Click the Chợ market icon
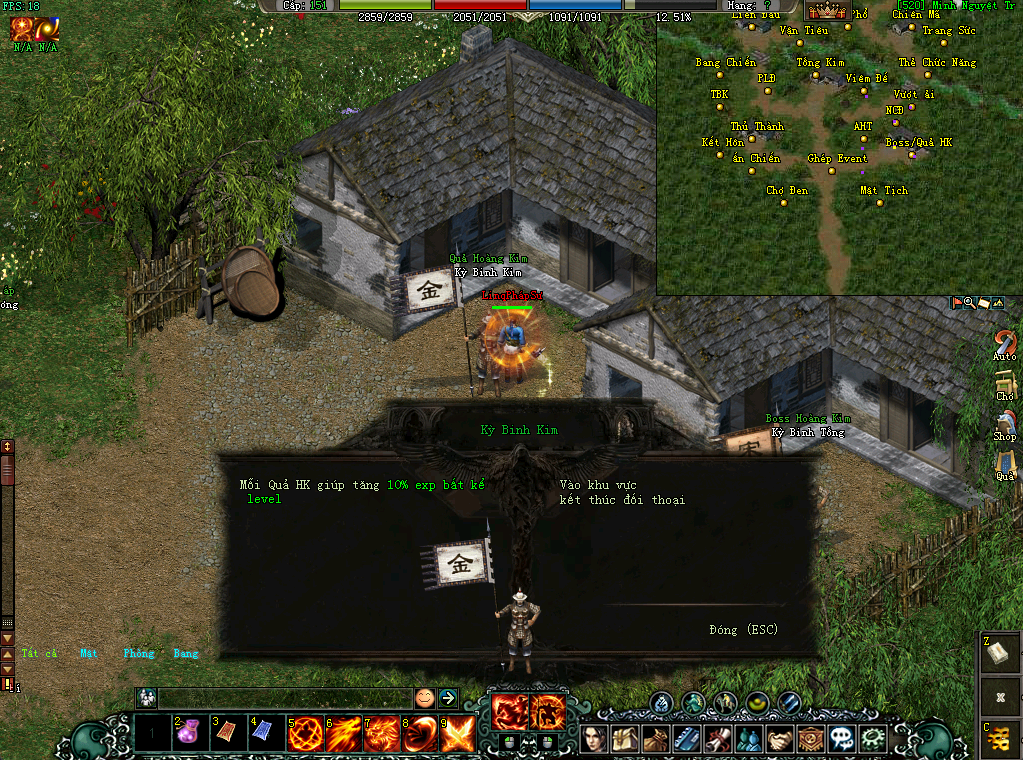This screenshot has width=1023, height=760. 1004,384
